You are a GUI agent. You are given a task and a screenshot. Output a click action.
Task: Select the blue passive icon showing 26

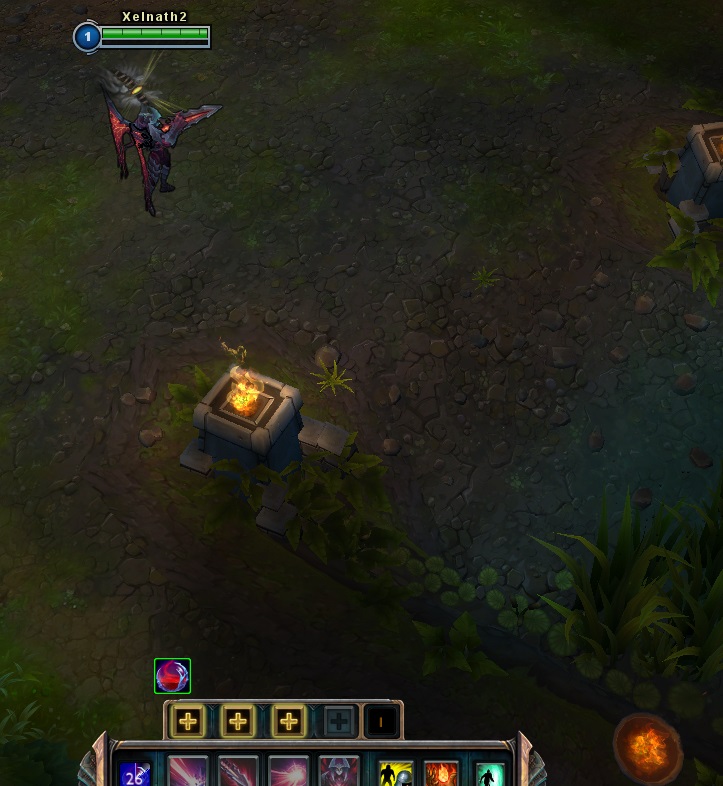(x=135, y=773)
